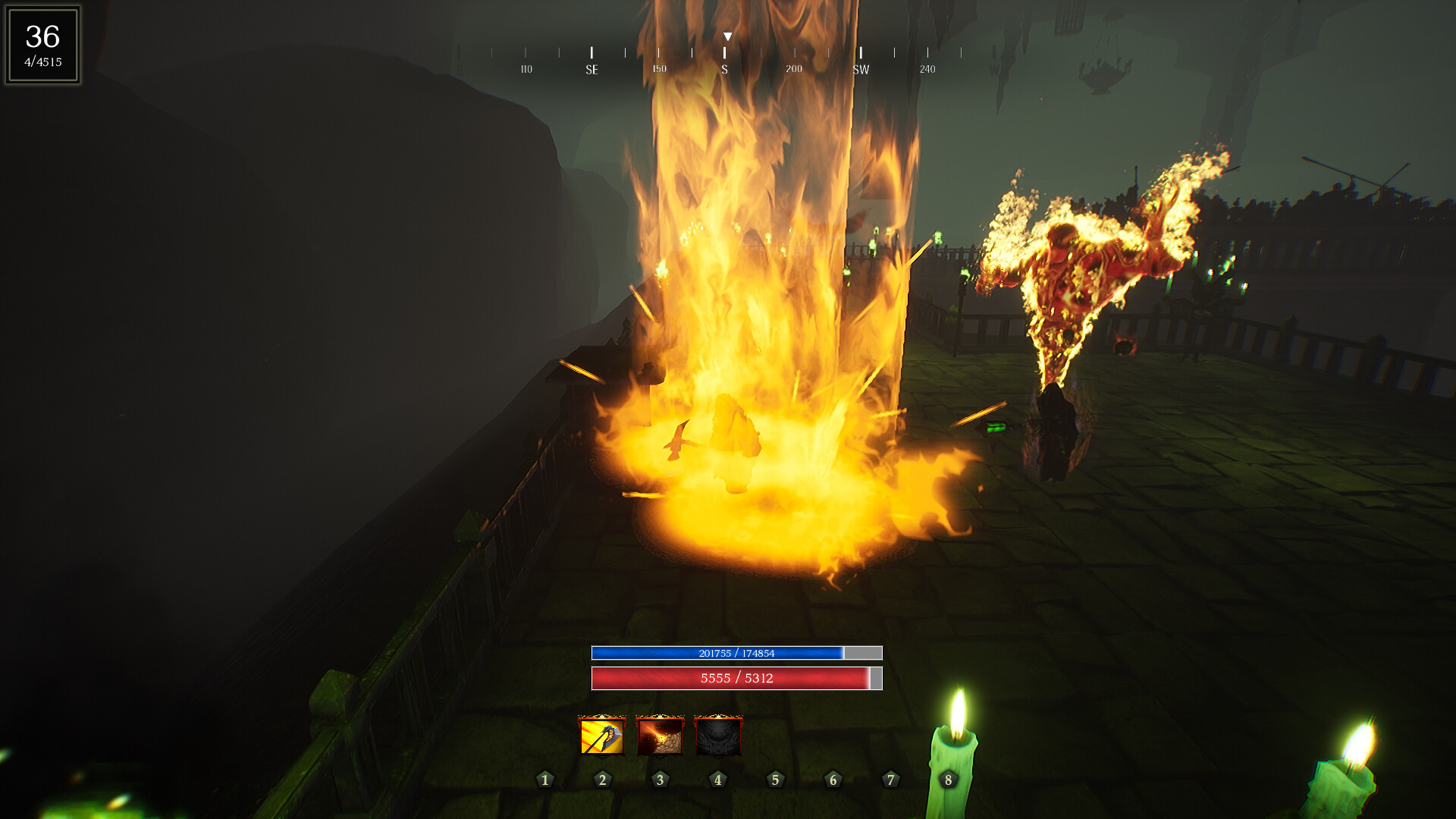This screenshot has height=819, width=1456.
Task: Click the level 36 counter badge
Action: click(x=42, y=34)
